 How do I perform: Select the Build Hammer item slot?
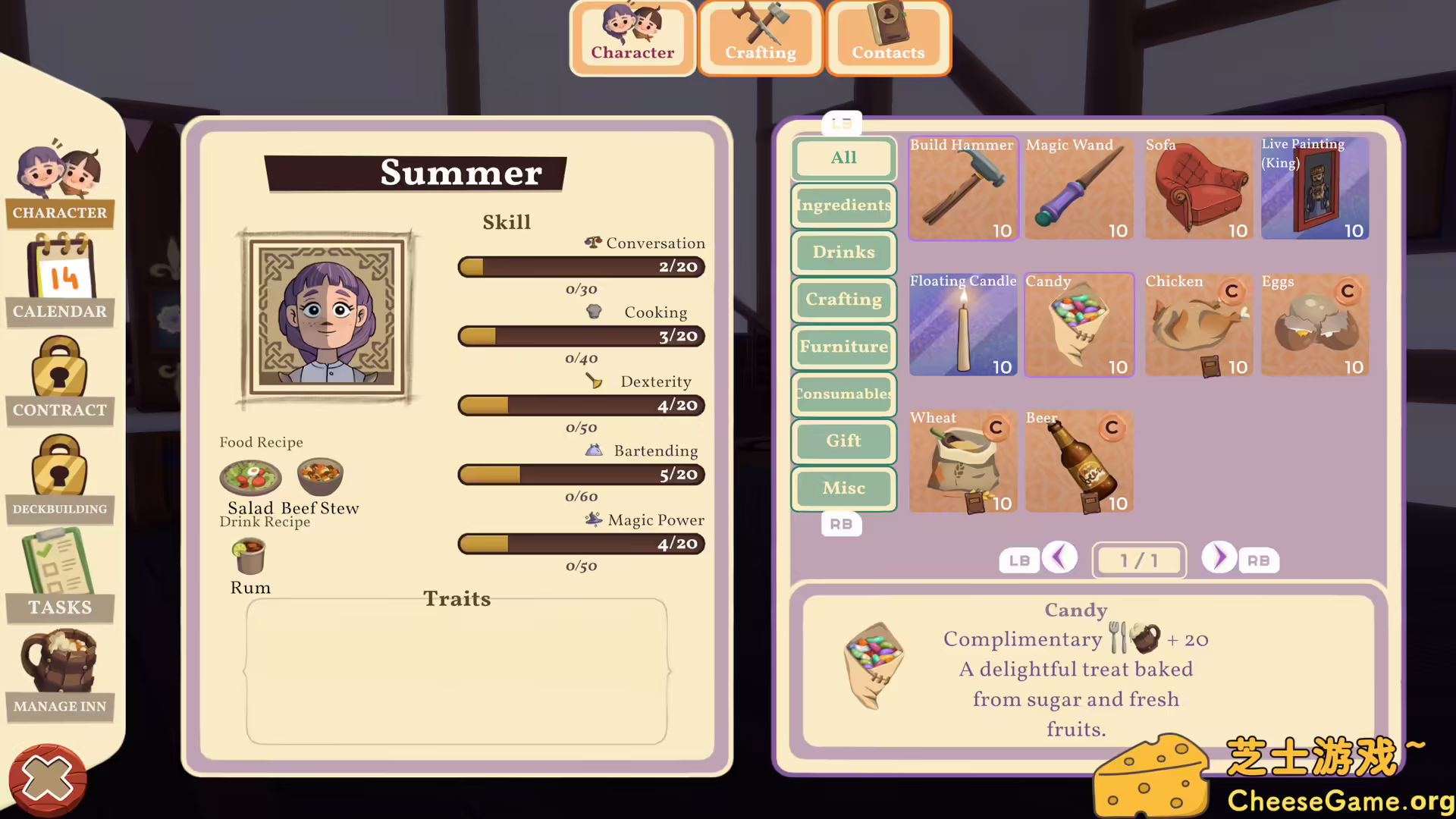coord(963,189)
